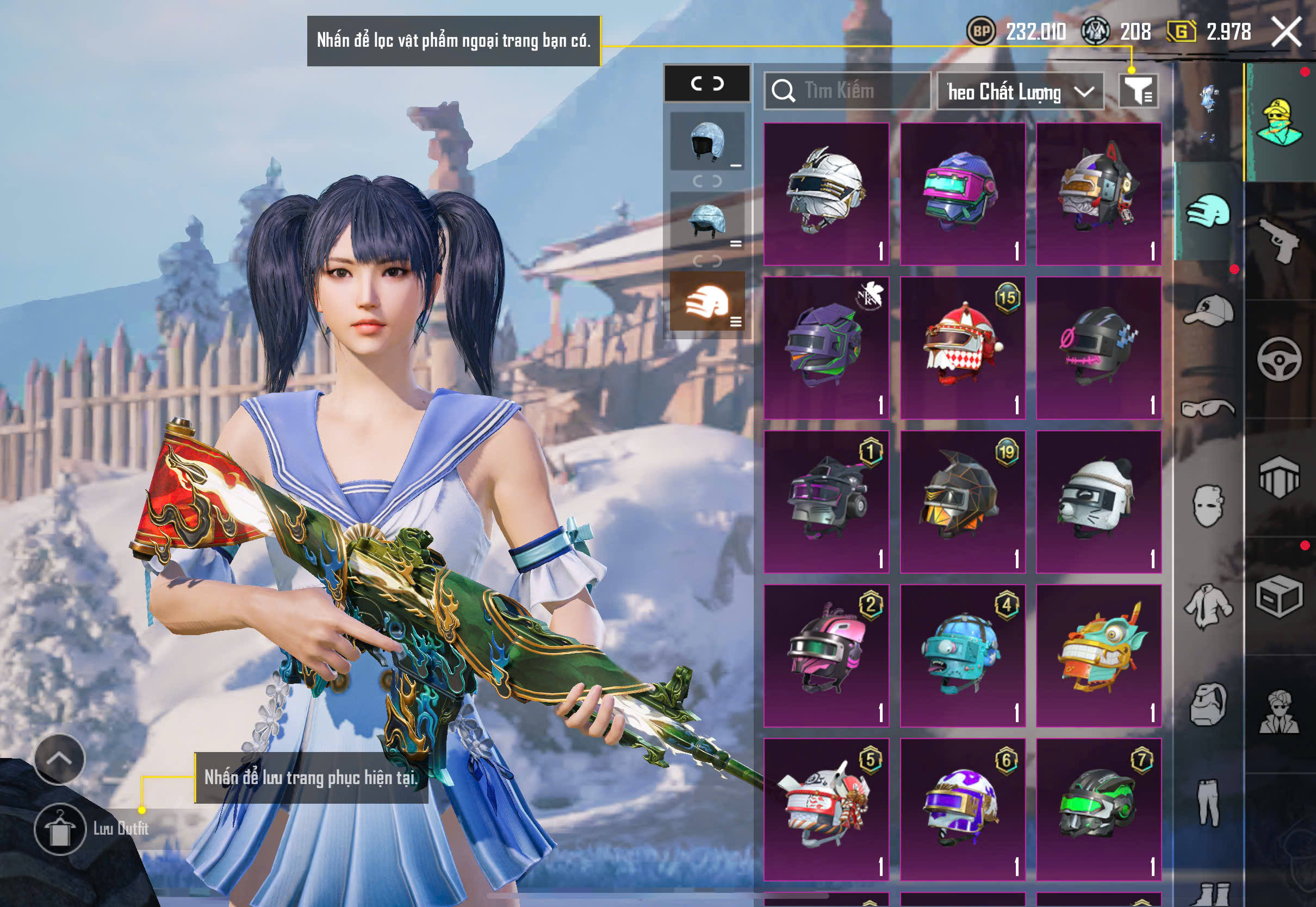Close the inventory screen
This screenshot has width=1316, height=907.
coord(1286,31)
